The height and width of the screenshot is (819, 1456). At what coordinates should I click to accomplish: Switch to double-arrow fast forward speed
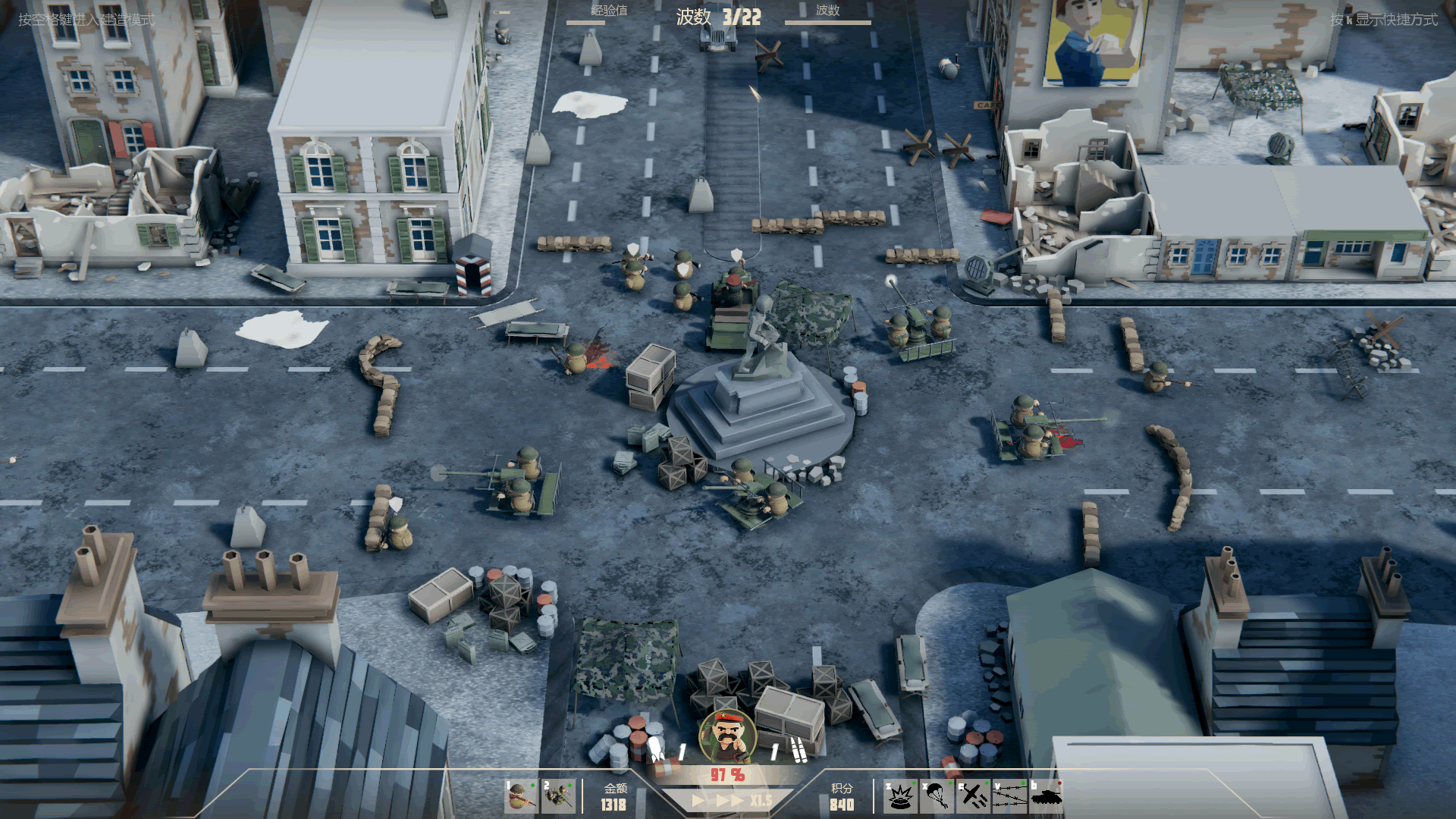[730, 801]
